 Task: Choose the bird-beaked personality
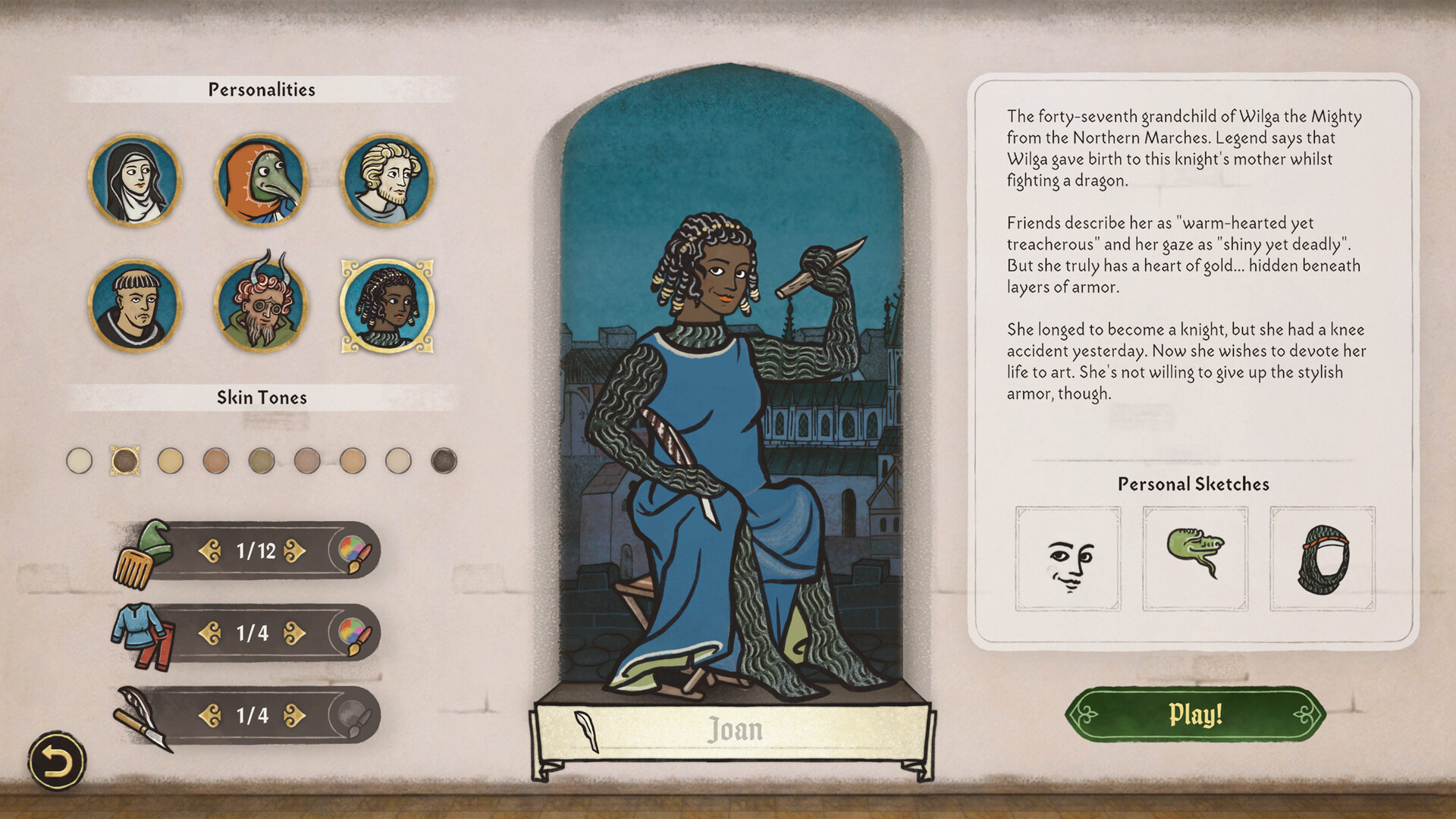click(263, 178)
